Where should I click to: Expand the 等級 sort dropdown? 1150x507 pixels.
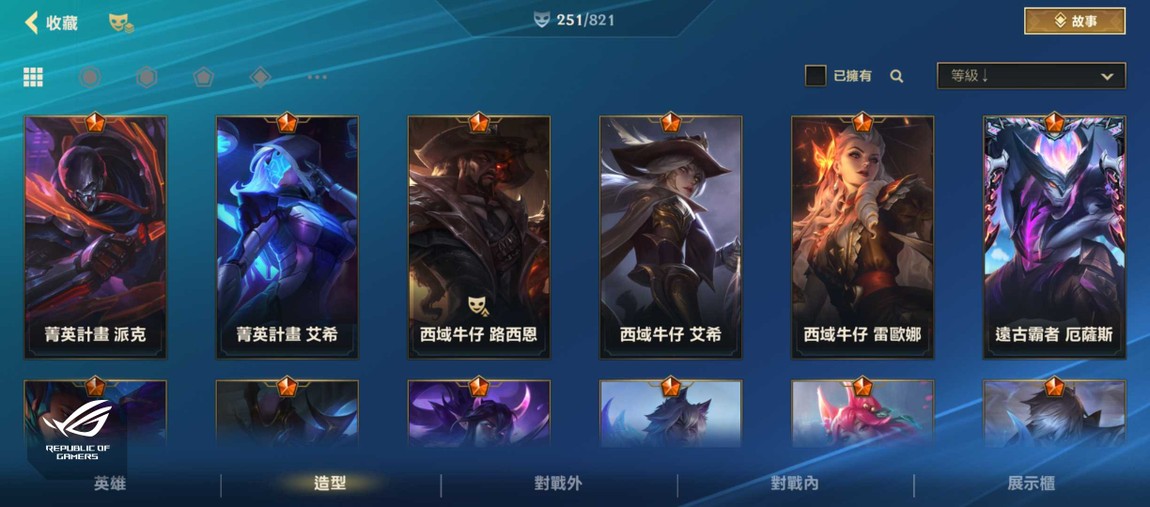pos(1030,76)
